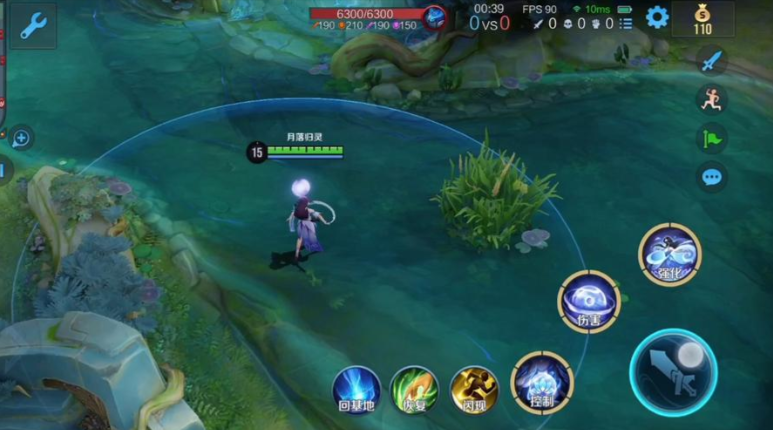Open the wrench tool panel

click(x=33, y=26)
